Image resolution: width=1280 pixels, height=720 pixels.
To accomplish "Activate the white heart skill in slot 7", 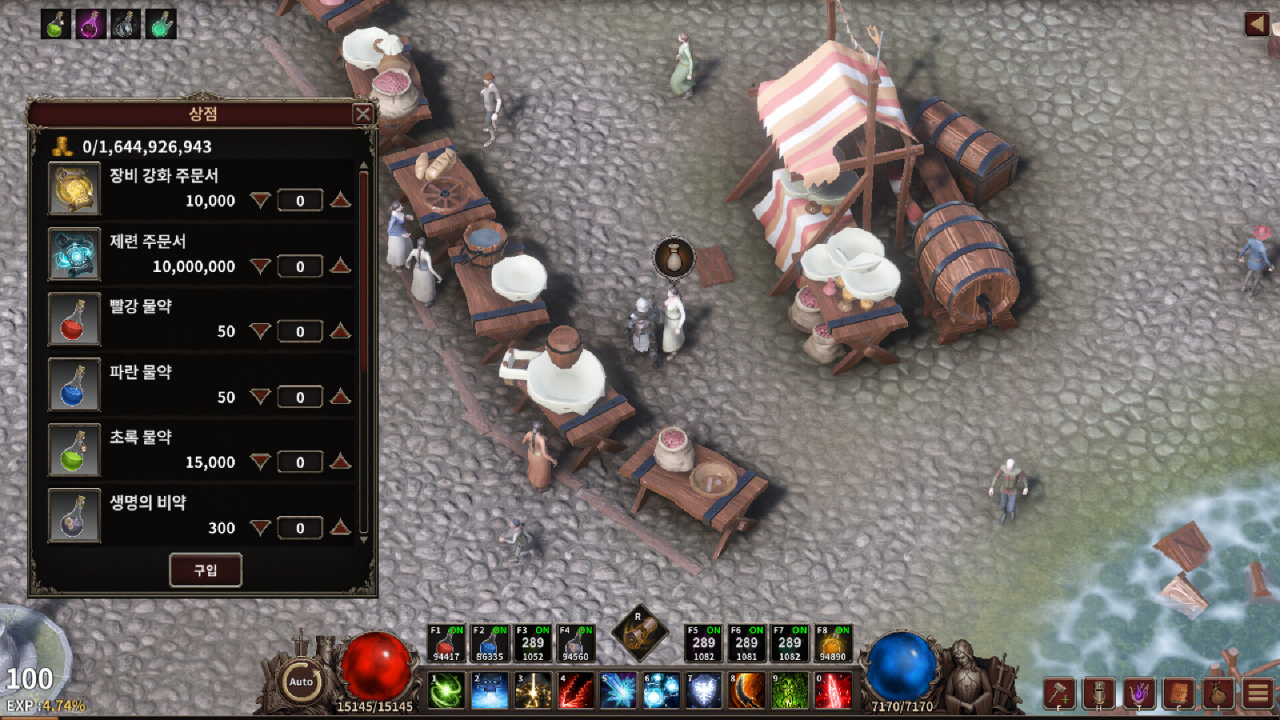I will click(x=704, y=690).
